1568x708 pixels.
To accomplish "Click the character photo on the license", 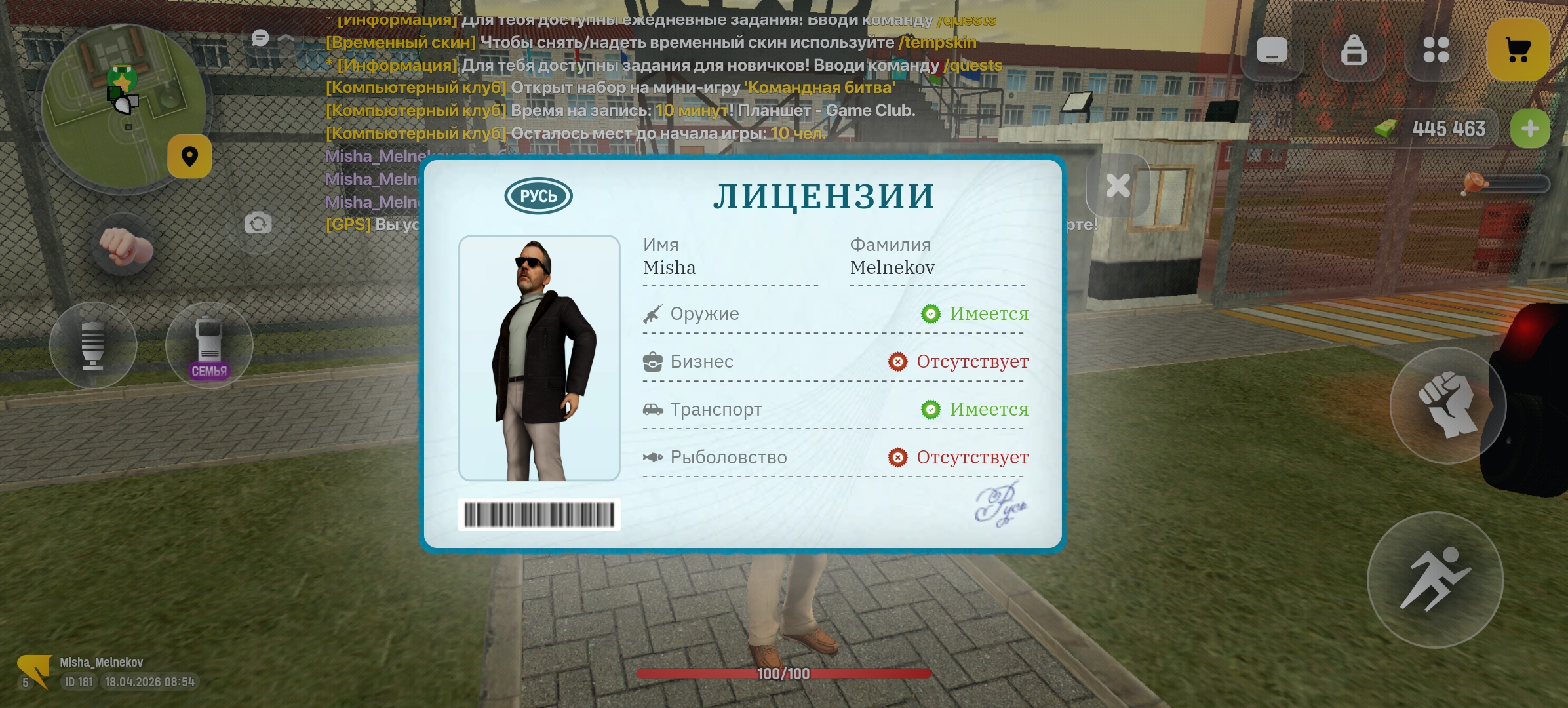I will pos(539,359).
